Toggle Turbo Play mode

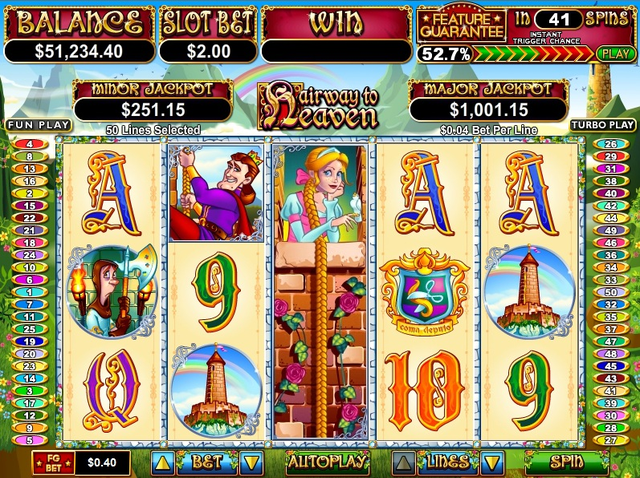[603, 125]
